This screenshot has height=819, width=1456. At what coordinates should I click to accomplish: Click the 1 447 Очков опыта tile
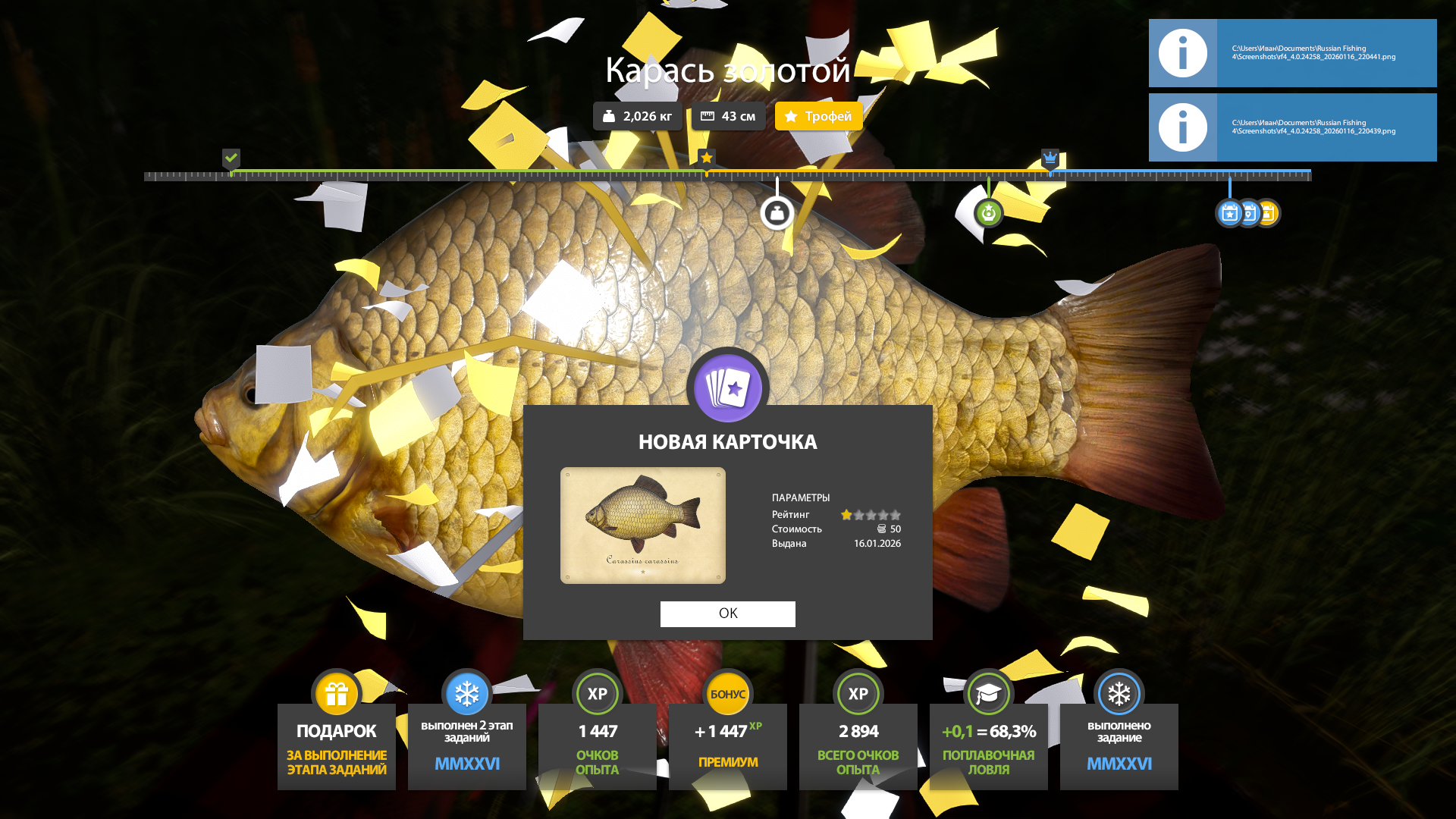(598, 736)
